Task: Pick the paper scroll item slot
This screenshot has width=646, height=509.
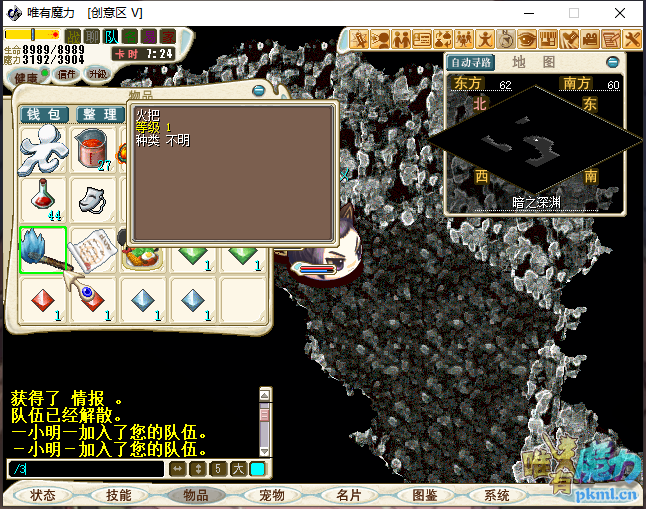Action: click(95, 251)
